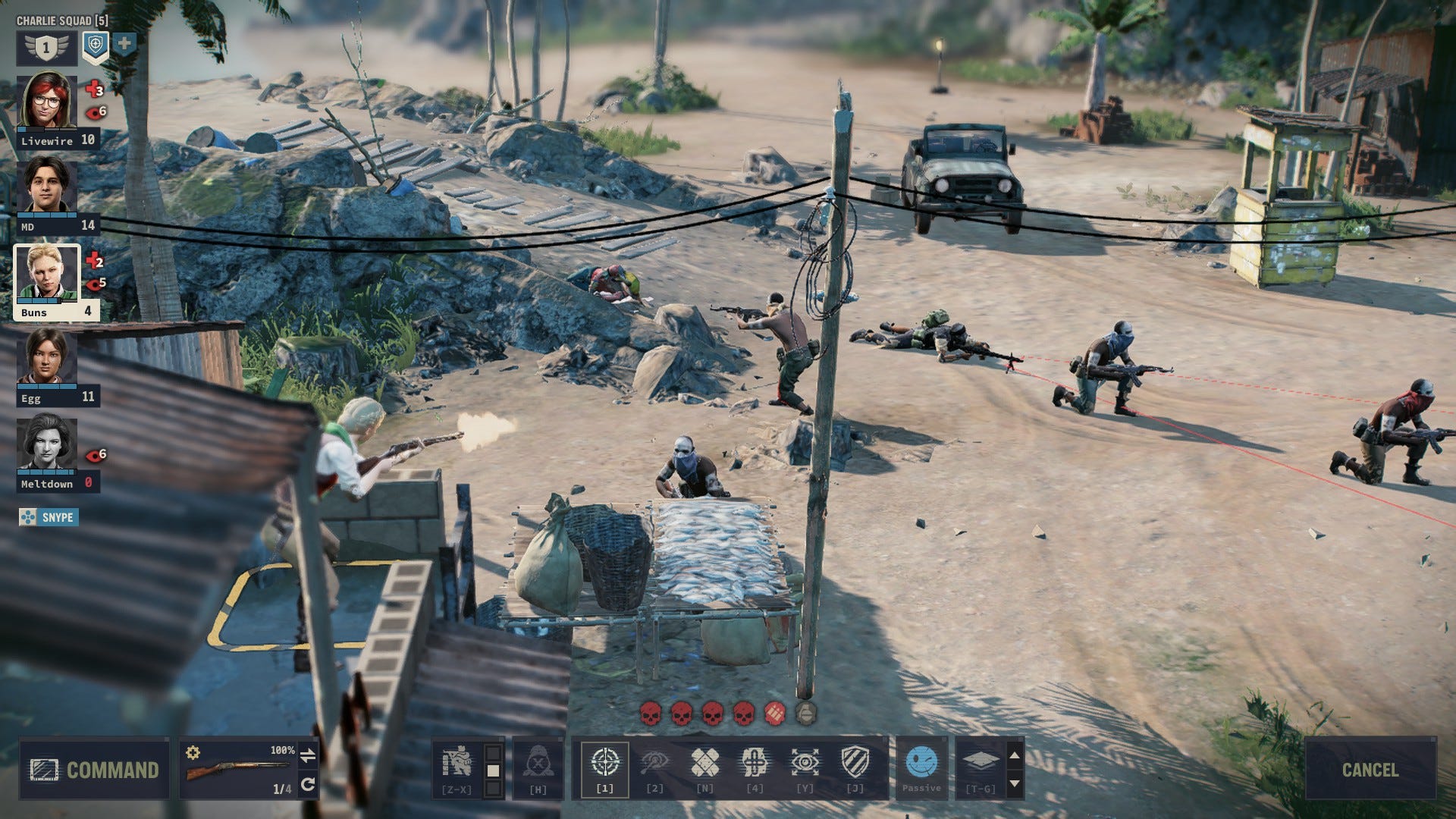The width and height of the screenshot is (1456, 819).
Task: Open the COMMAND menu
Action: pyautogui.click(x=96, y=771)
